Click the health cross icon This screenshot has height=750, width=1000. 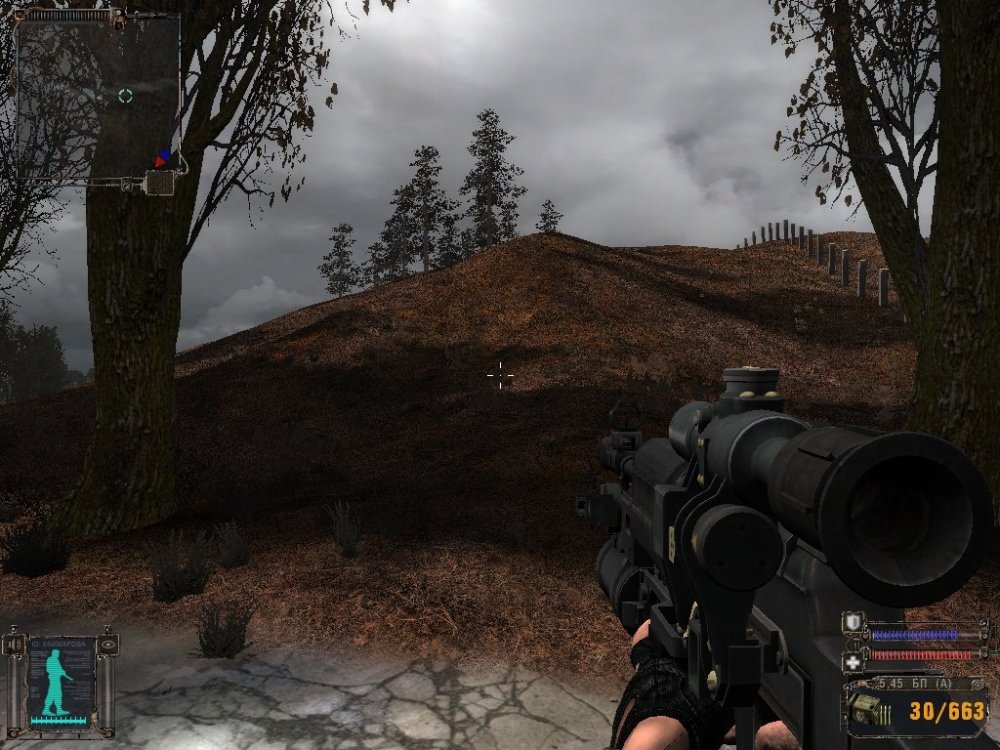852,659
